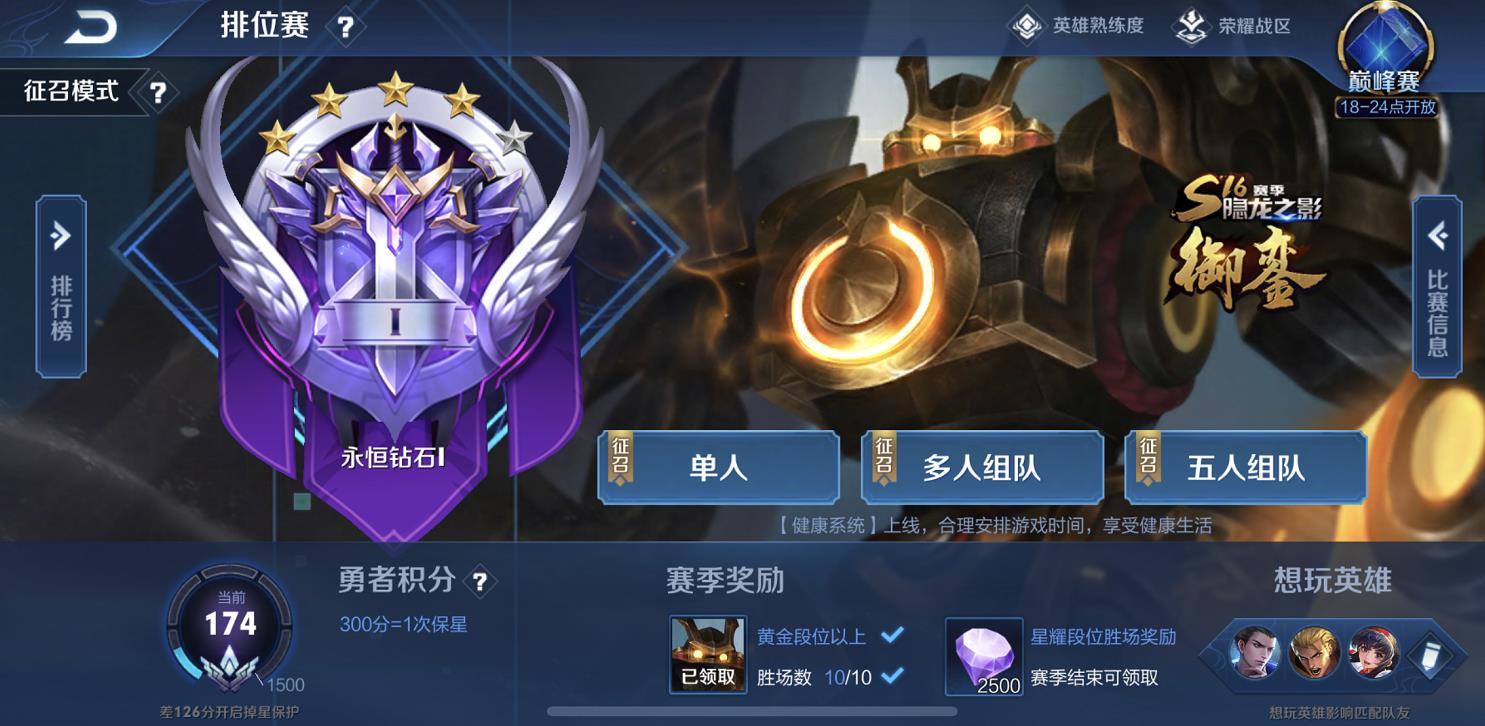Click the 2500 purple diamond reward icon
Viewport: 1485px width, 726px height.
point(982,655)
